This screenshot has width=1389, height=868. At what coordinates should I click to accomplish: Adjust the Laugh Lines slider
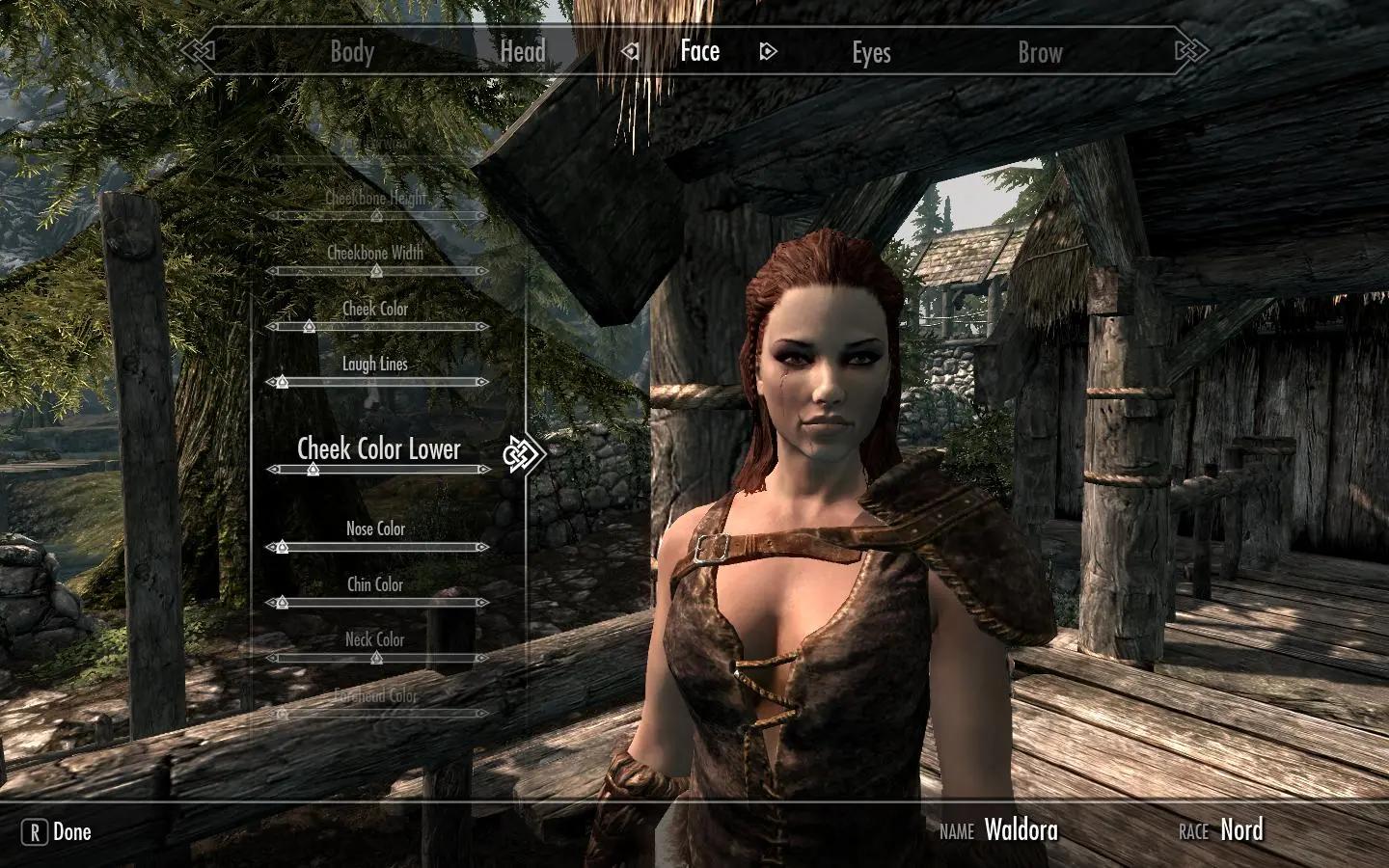(x=282, y=382)
